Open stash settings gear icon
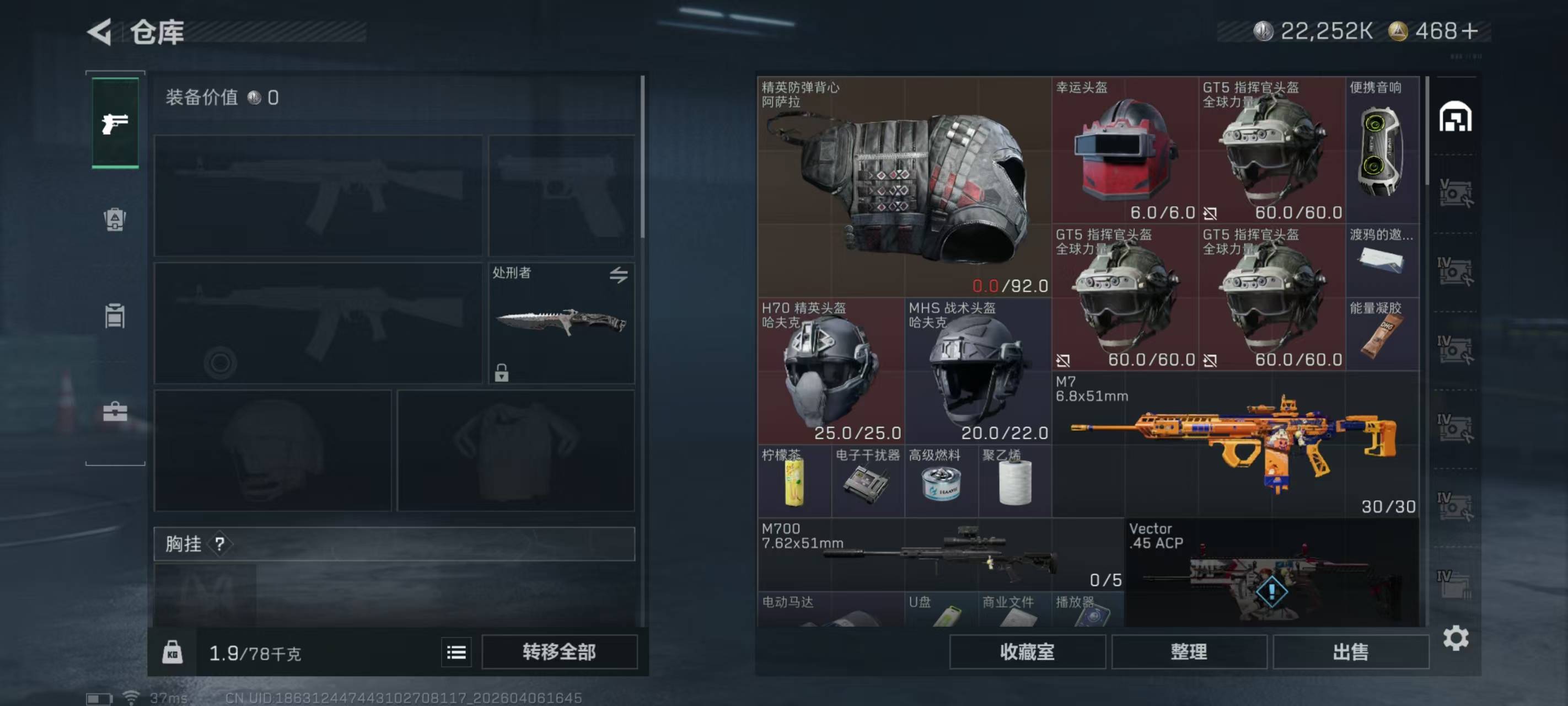The image size is (1568, 706). click(1456, 638)
